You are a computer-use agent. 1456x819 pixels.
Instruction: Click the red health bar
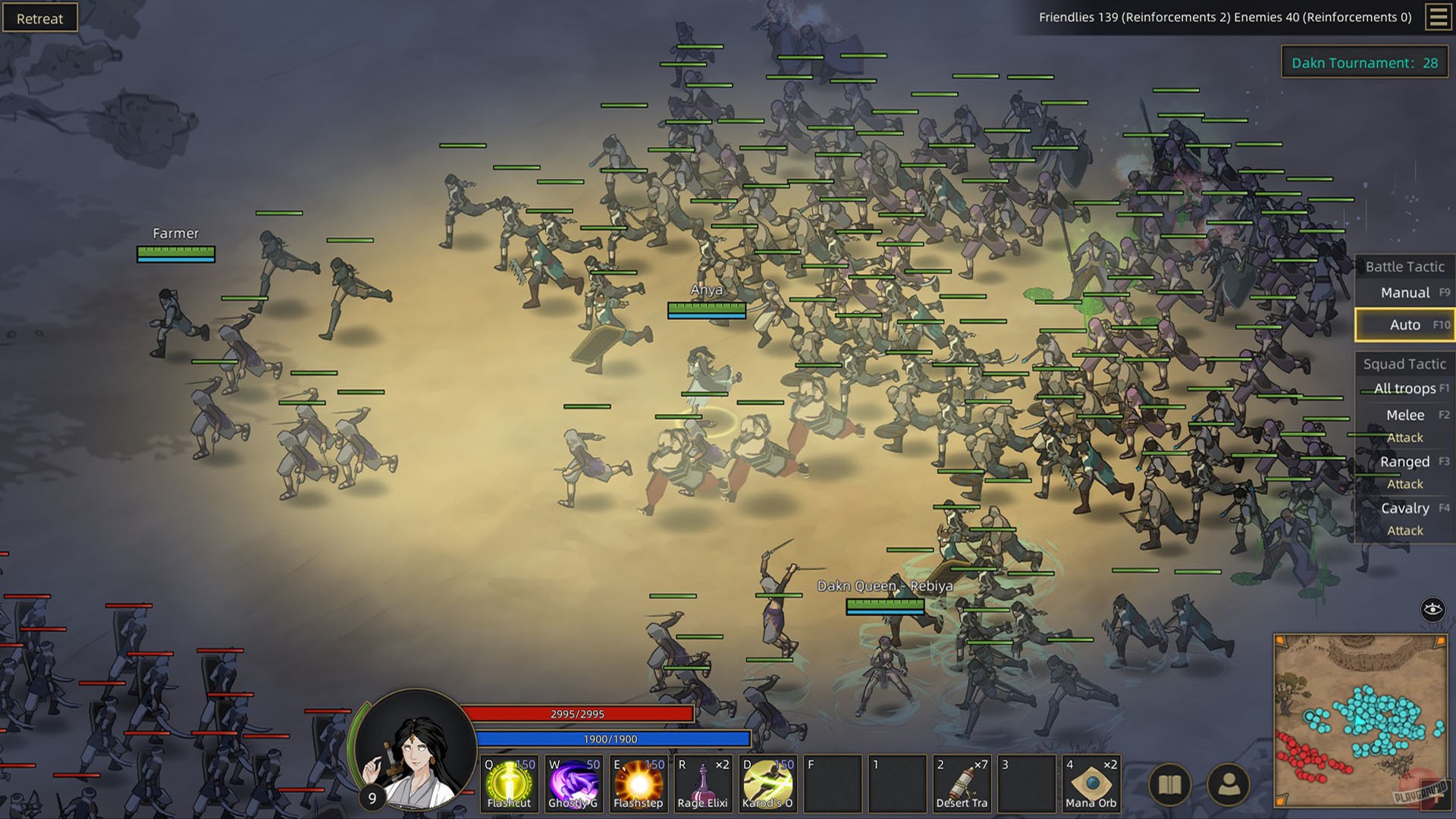(578, 713)
